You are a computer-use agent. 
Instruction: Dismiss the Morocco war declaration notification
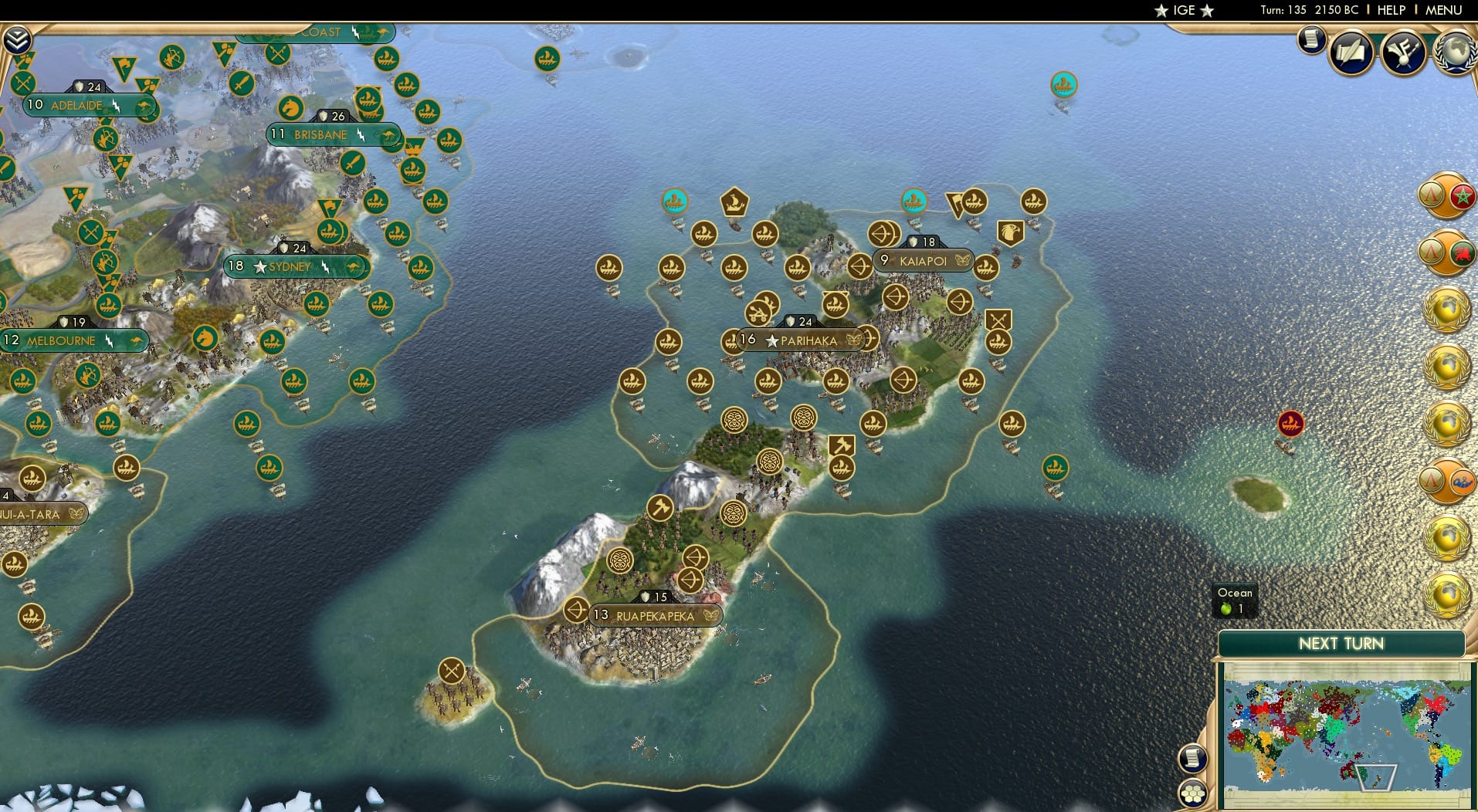[x=1449, y=195]
